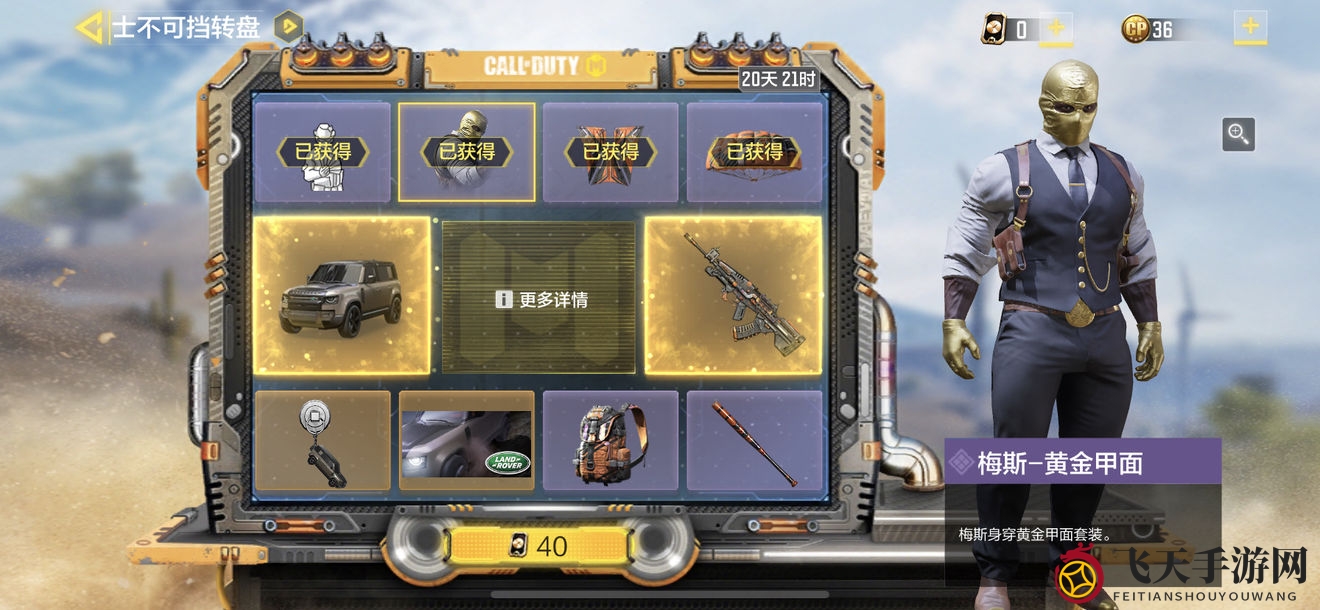Select the Land Rover logo card reward
Image resolution: width=1320 pixels, height=610 pixels.
(x=466, y=441)
